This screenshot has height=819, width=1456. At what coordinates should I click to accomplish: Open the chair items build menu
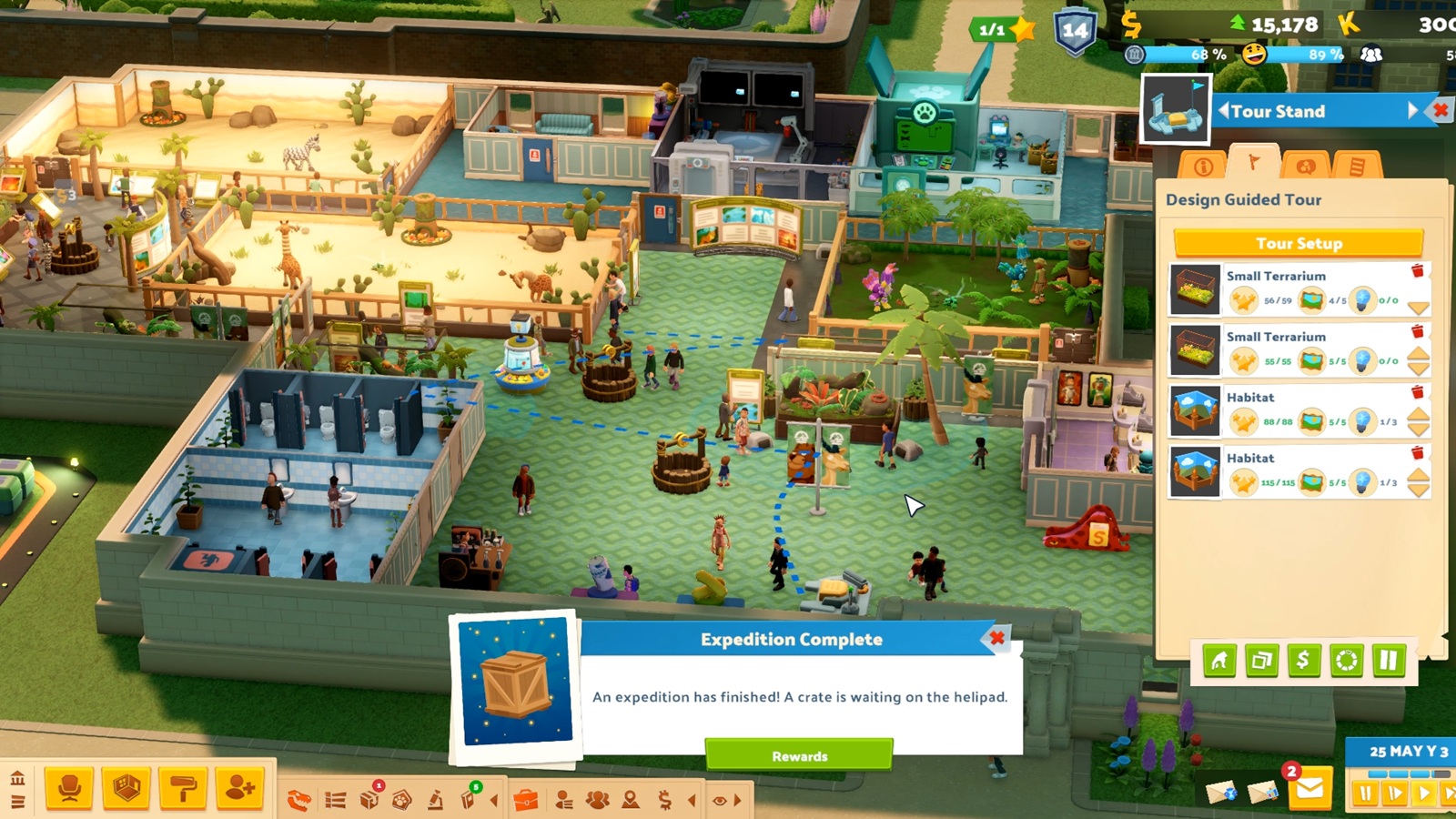[69, 787]
